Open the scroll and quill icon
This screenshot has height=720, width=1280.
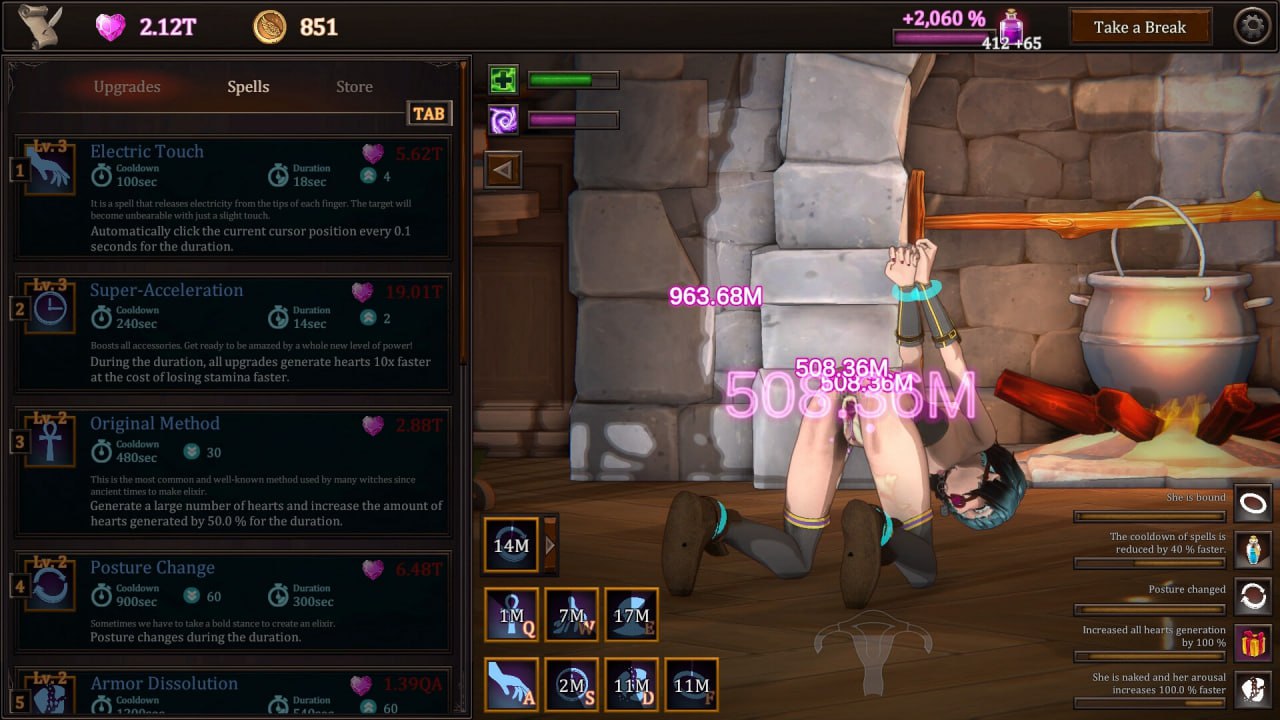[41, 27]
